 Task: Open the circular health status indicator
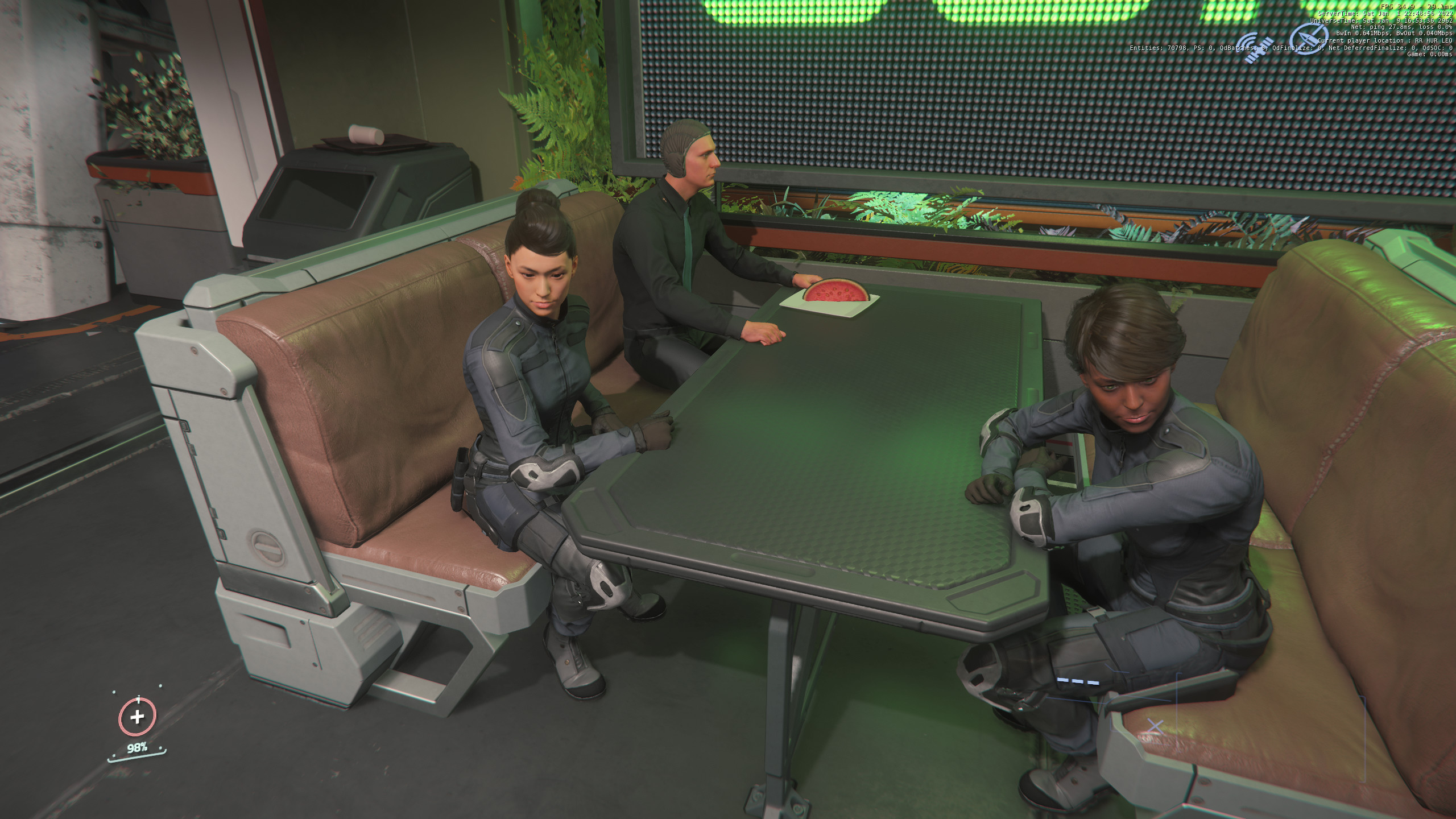pyautogui.click(x=137, y=717)
